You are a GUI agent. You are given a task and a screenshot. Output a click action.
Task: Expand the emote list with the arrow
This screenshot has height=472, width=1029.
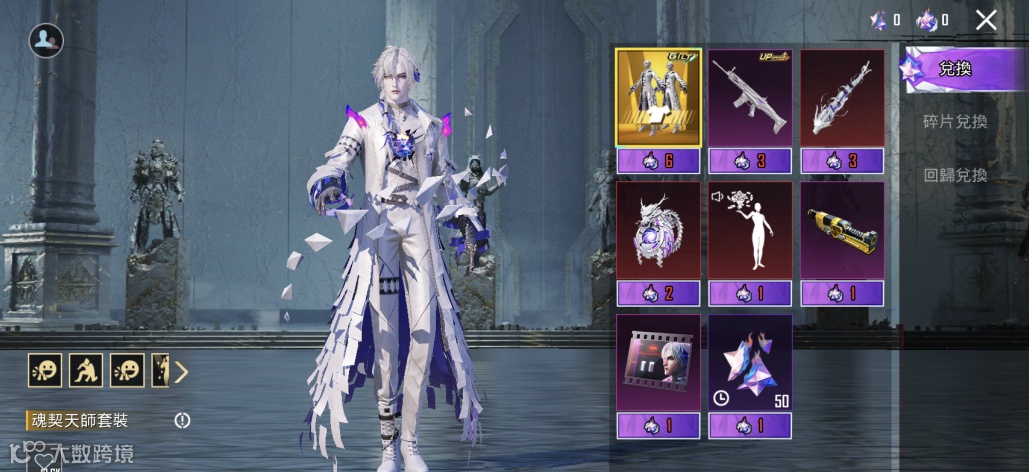[x=181, y=372]
